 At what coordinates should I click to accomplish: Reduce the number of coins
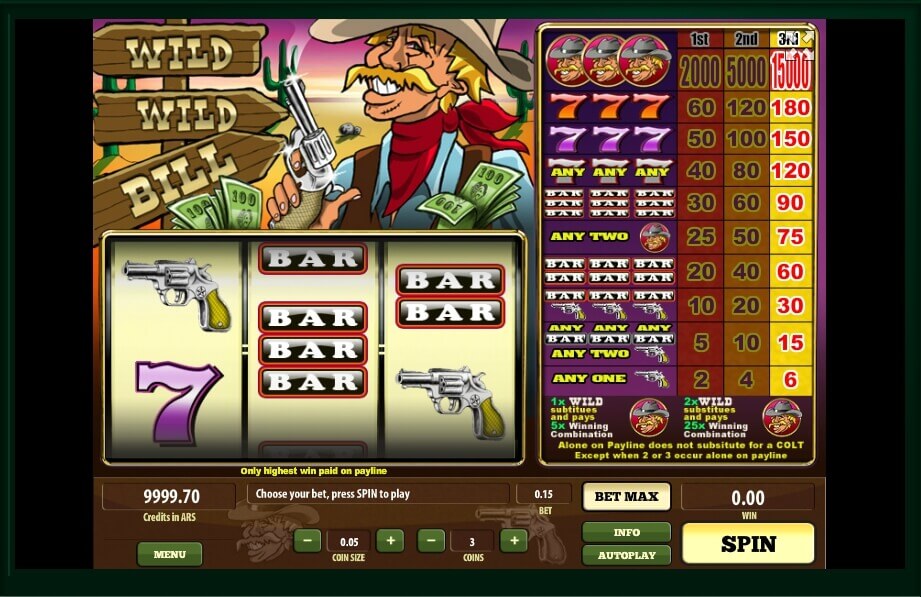coord(431,541)
